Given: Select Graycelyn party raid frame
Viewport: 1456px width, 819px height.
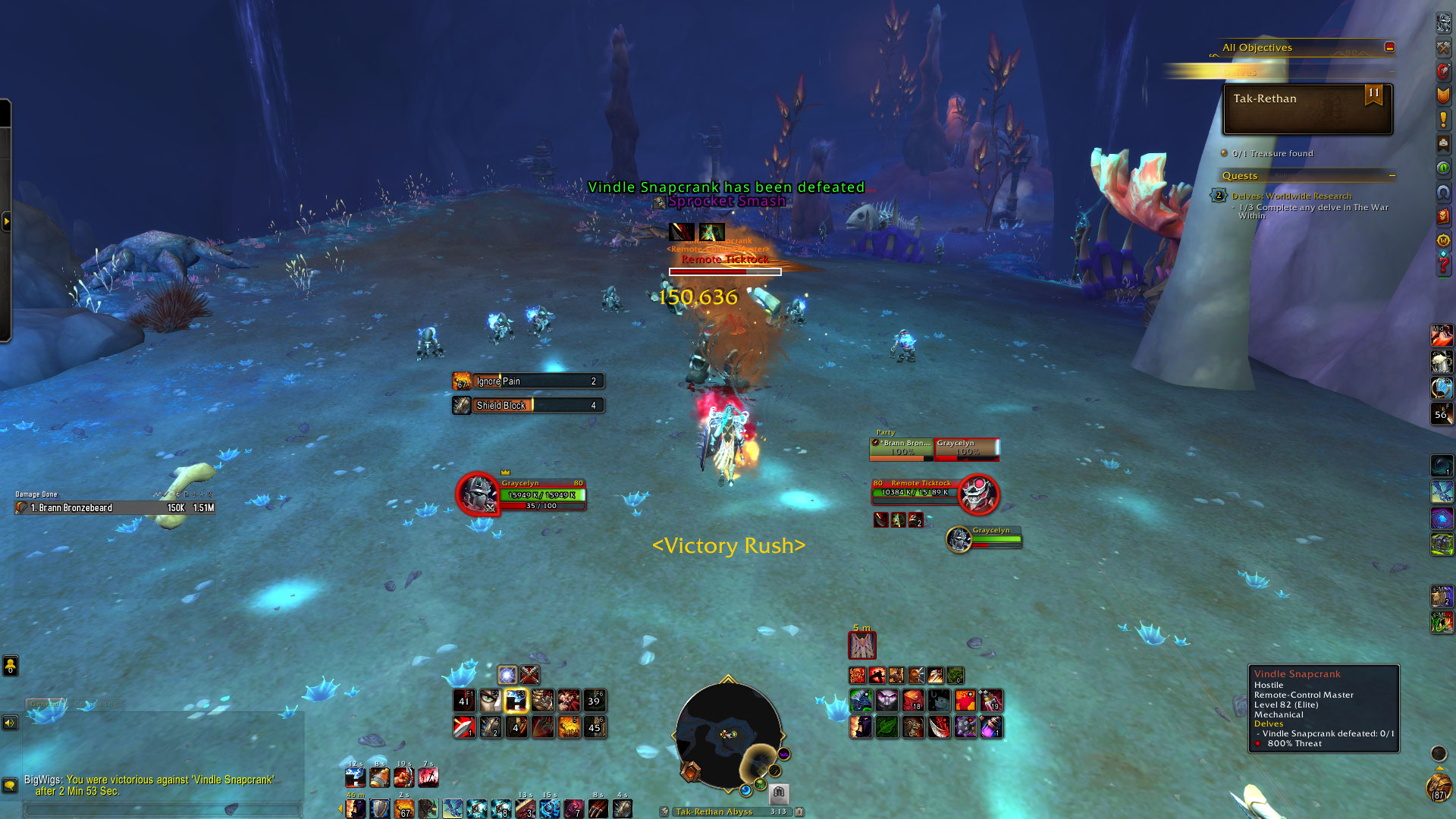Looking at the screenshot, I should click(x=966, y=448).
